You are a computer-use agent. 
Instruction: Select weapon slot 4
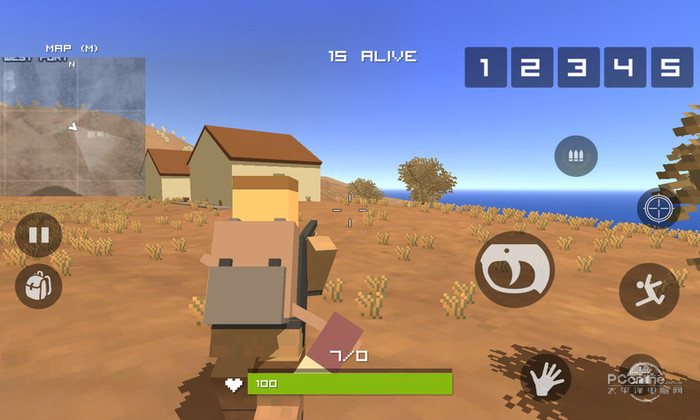click(x=623, y=67)
